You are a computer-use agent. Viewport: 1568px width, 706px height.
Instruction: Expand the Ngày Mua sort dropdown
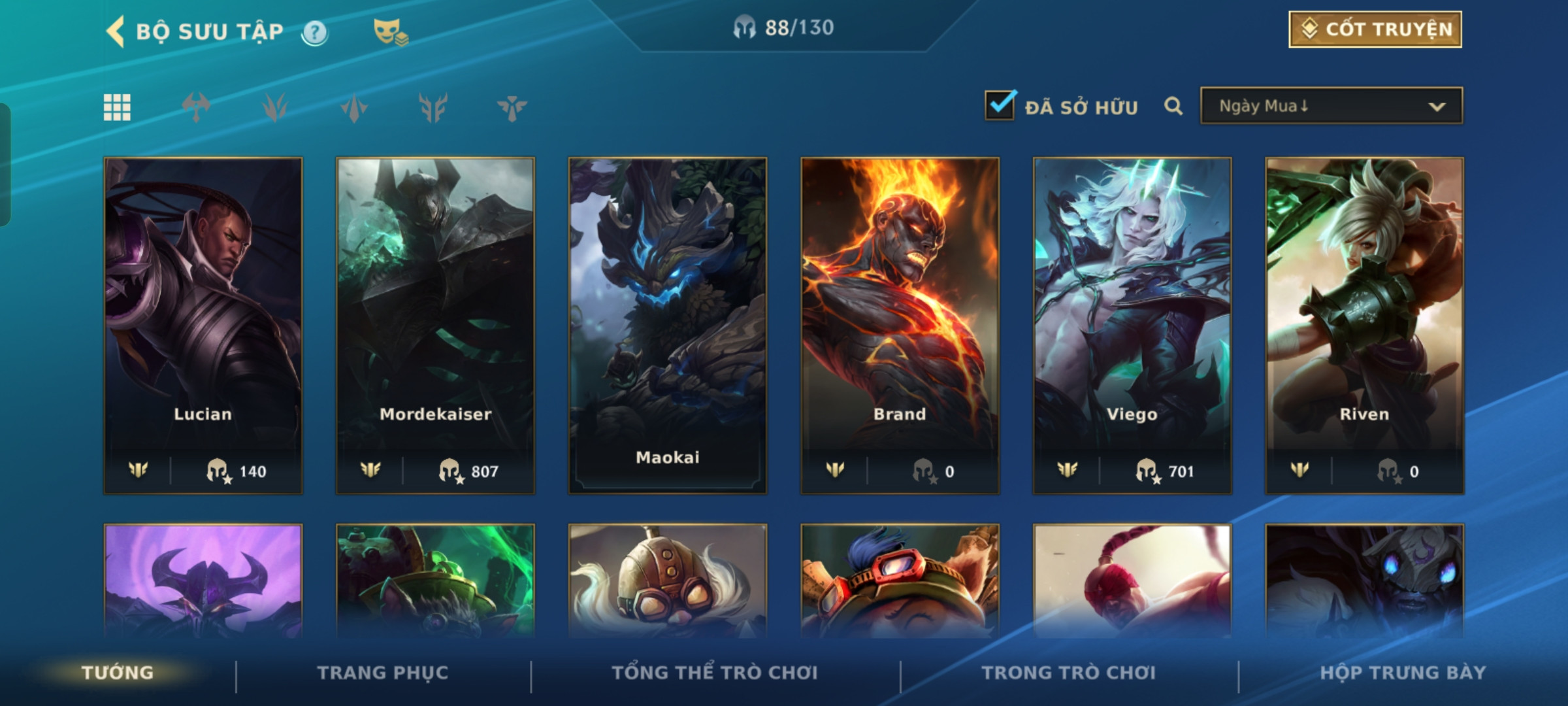point(1331,106)
